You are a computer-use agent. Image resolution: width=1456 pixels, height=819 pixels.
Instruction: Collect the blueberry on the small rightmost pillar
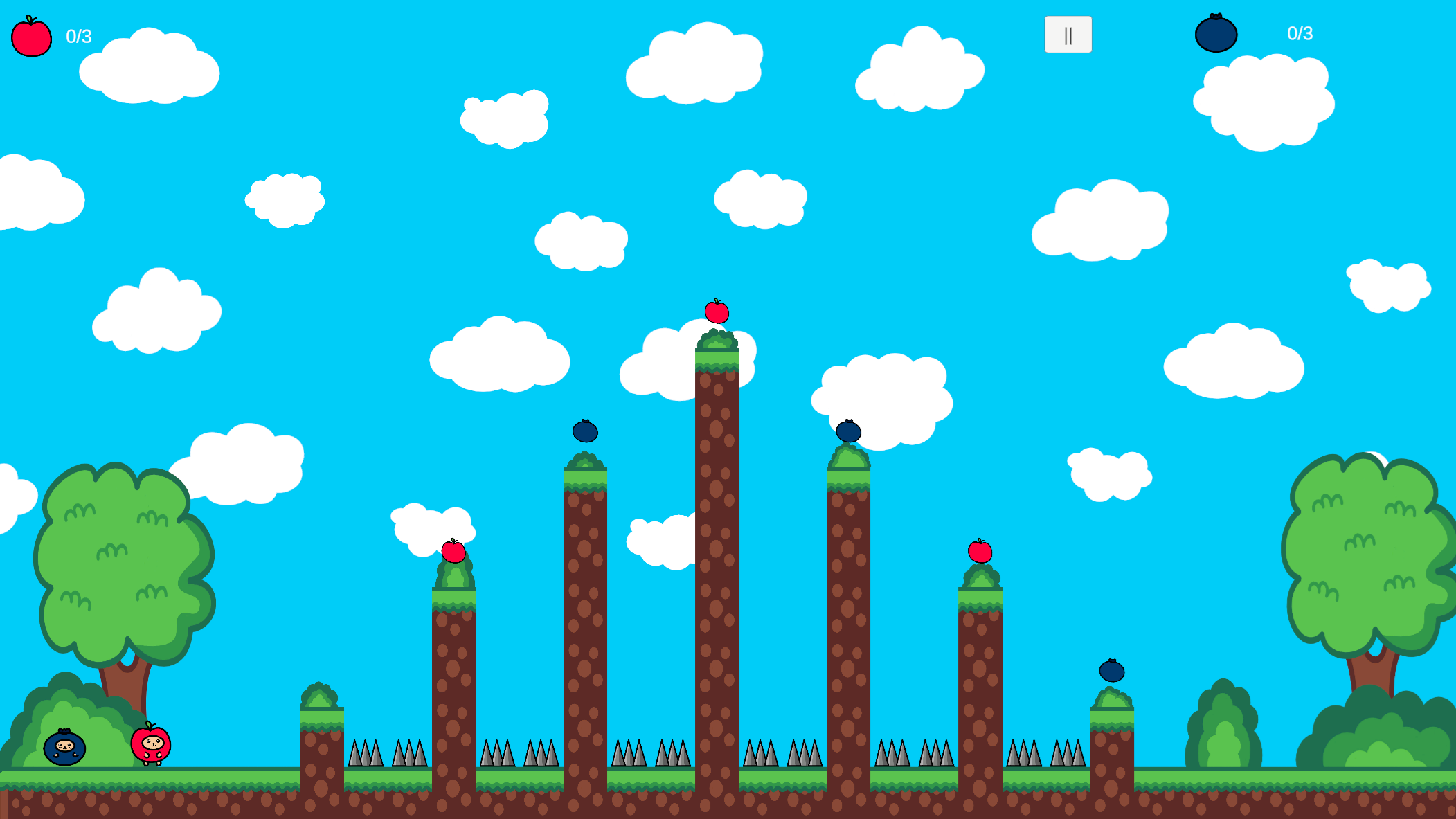coord(1113,672)
